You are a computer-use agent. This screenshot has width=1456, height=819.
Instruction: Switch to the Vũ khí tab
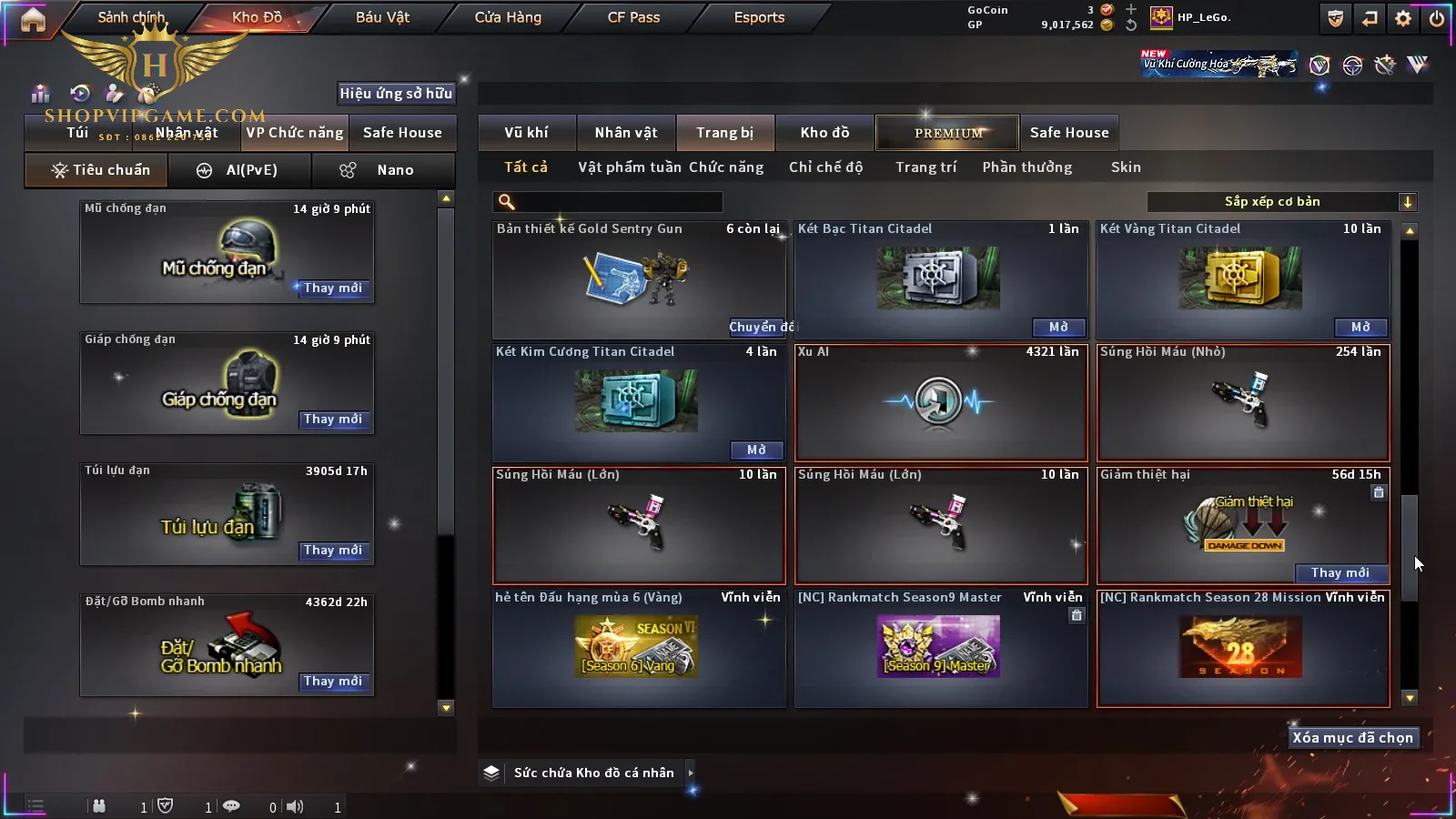(x=526, y=133)
